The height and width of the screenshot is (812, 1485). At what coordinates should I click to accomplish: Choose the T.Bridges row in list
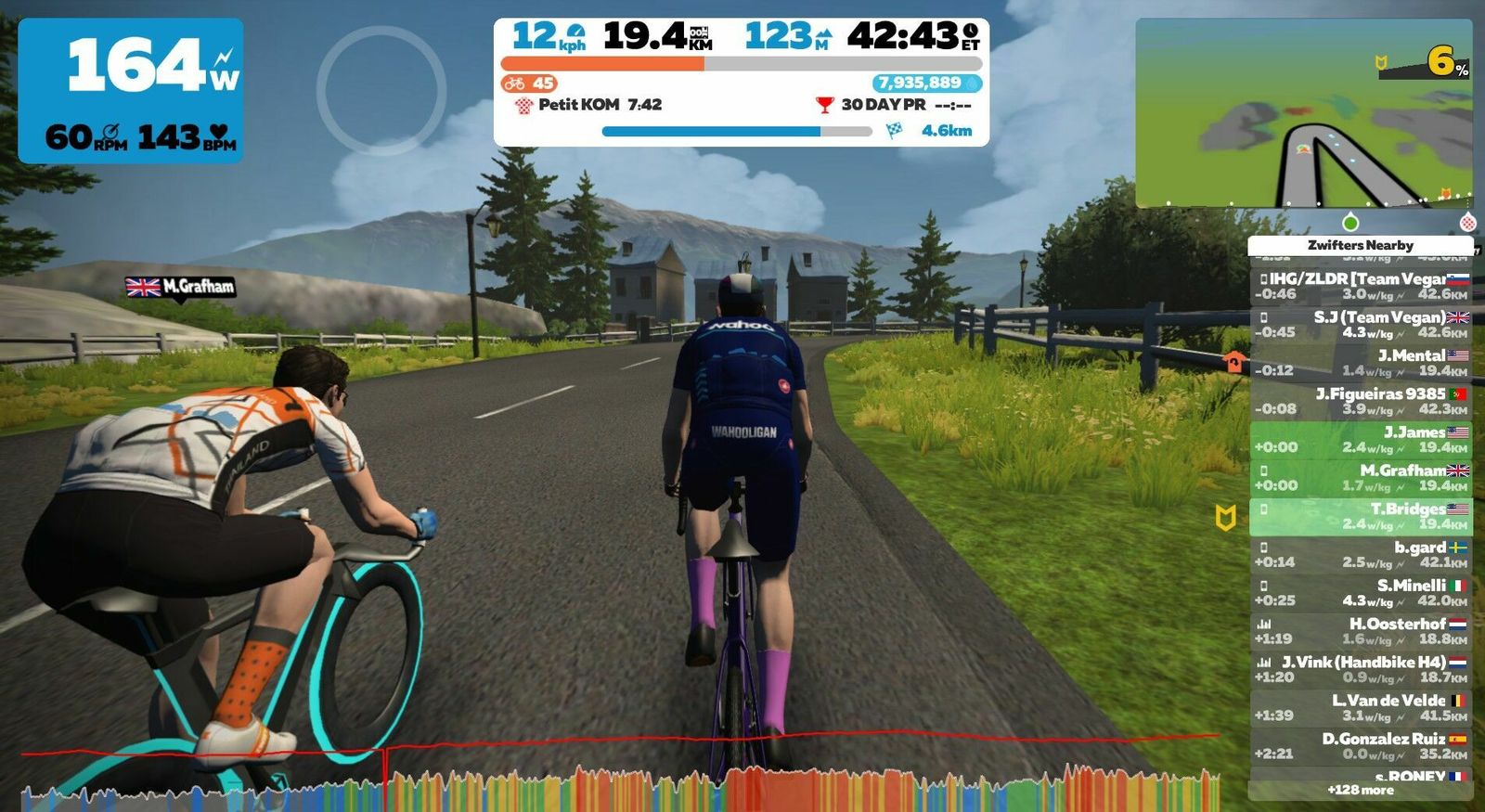coord(1361,516)
